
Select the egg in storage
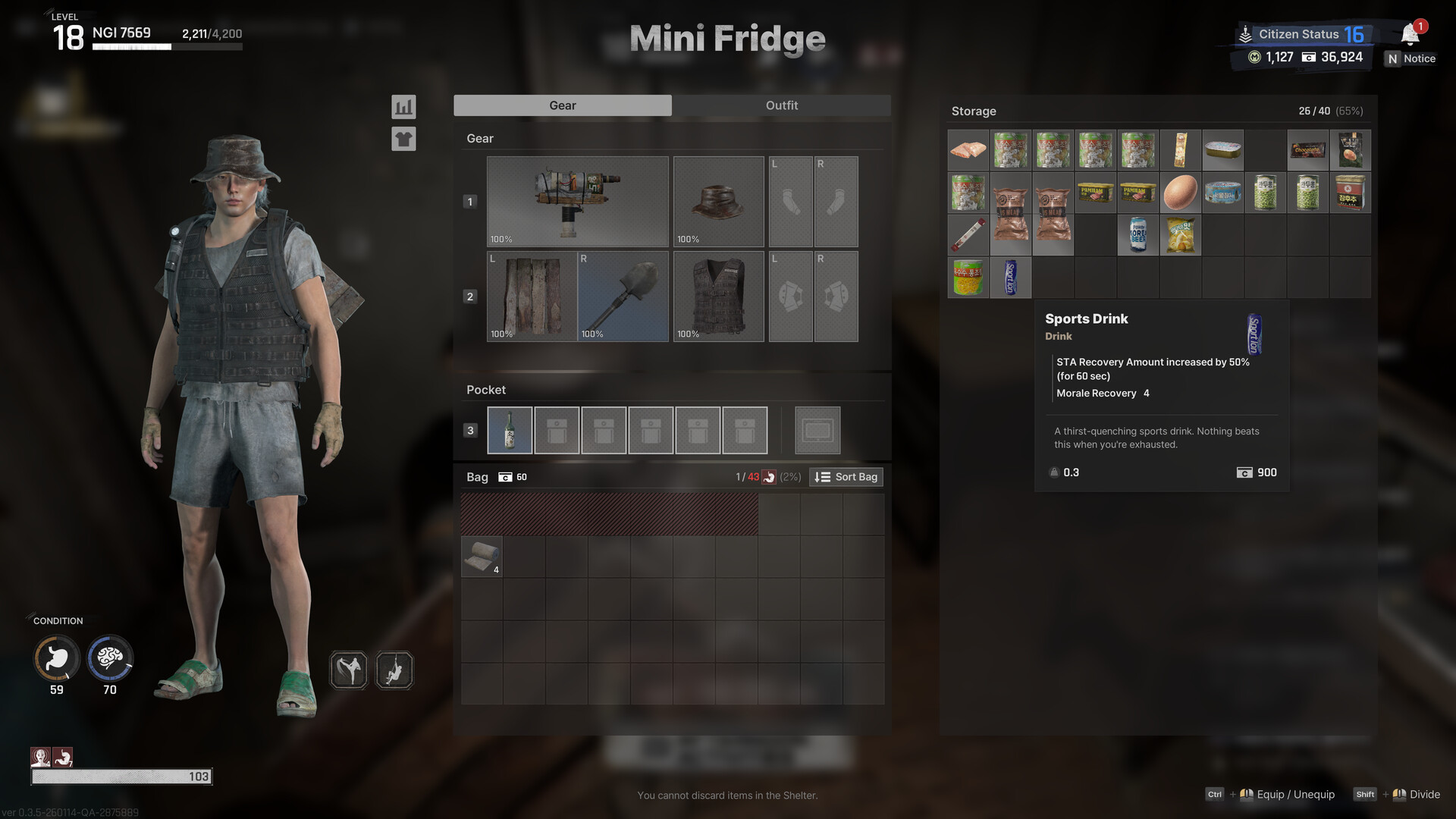pyautogui.click(x=1180, y=193)
